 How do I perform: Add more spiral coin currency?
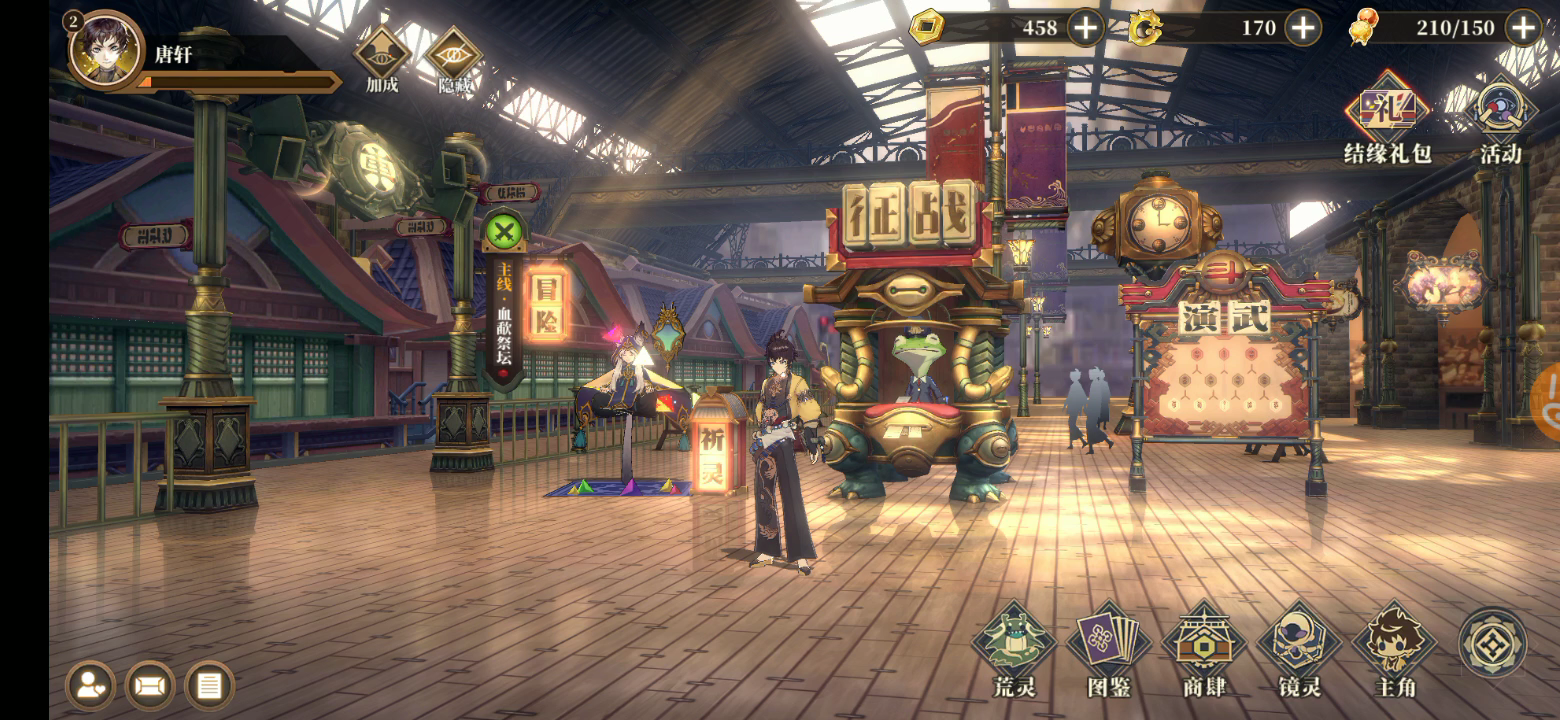(x=1302, y=28)
